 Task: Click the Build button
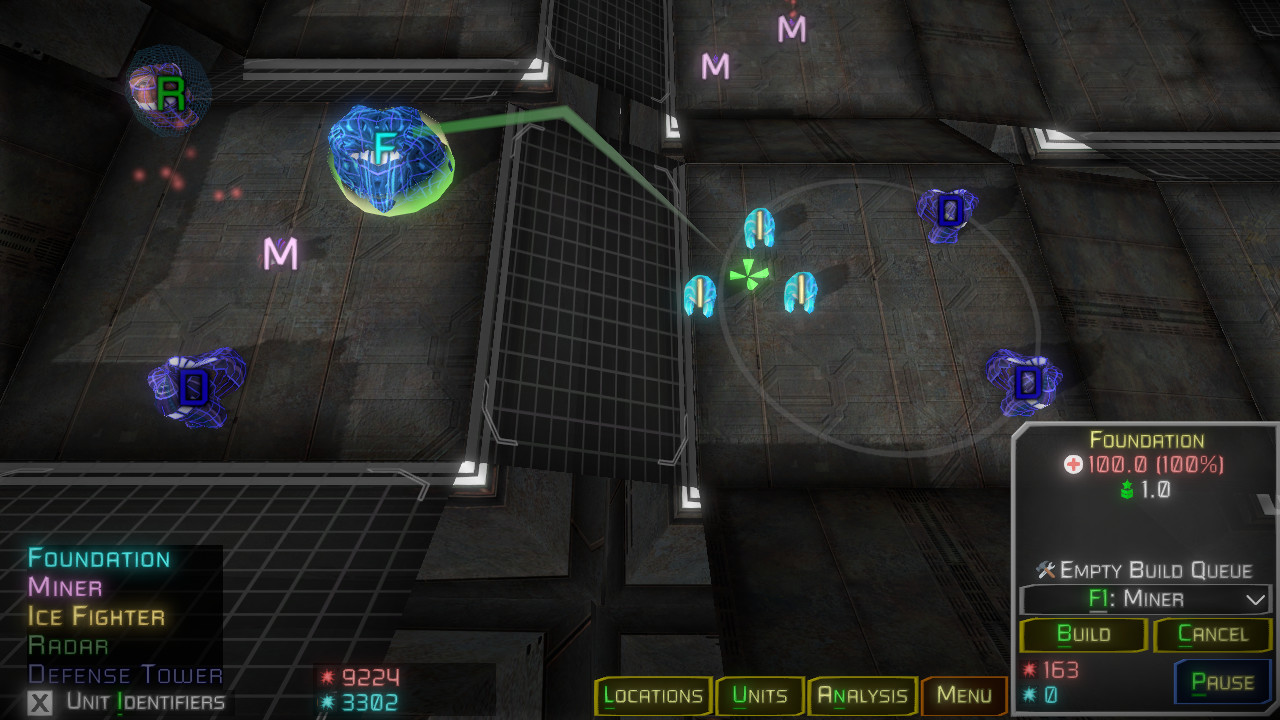(x=1082, y=635)
